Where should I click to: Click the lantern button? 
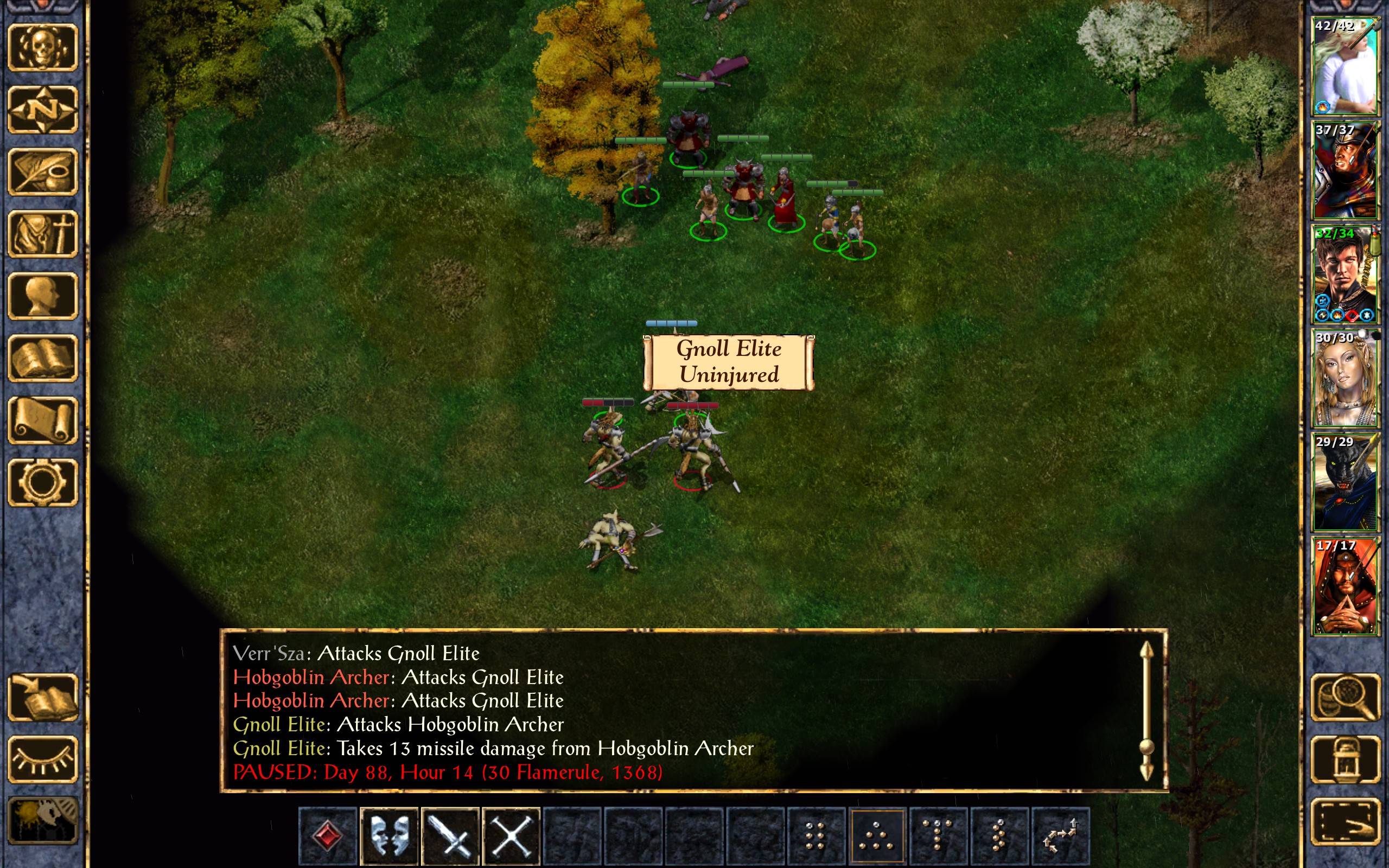[x=1345, y=759]
